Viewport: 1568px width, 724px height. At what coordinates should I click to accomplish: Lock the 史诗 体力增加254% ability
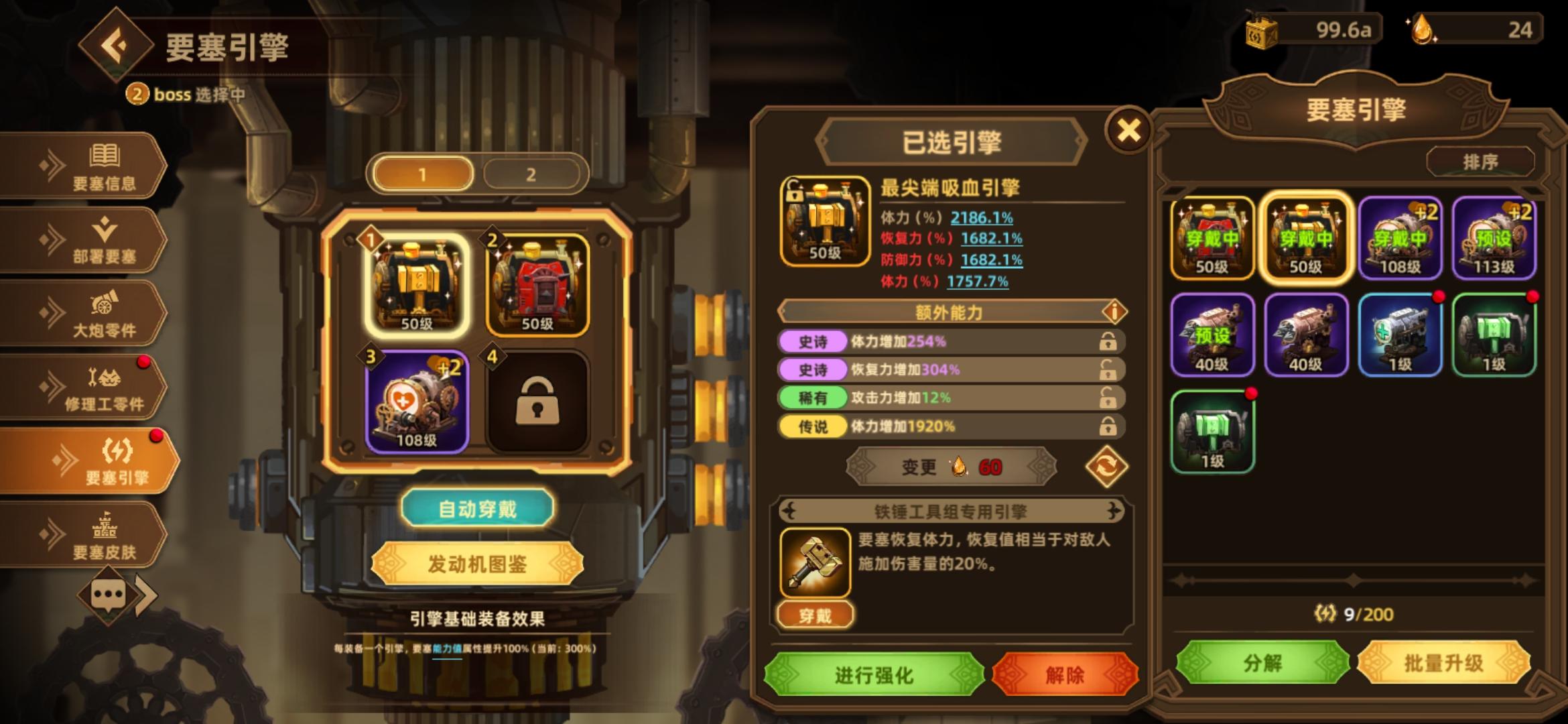(1109, 342)
